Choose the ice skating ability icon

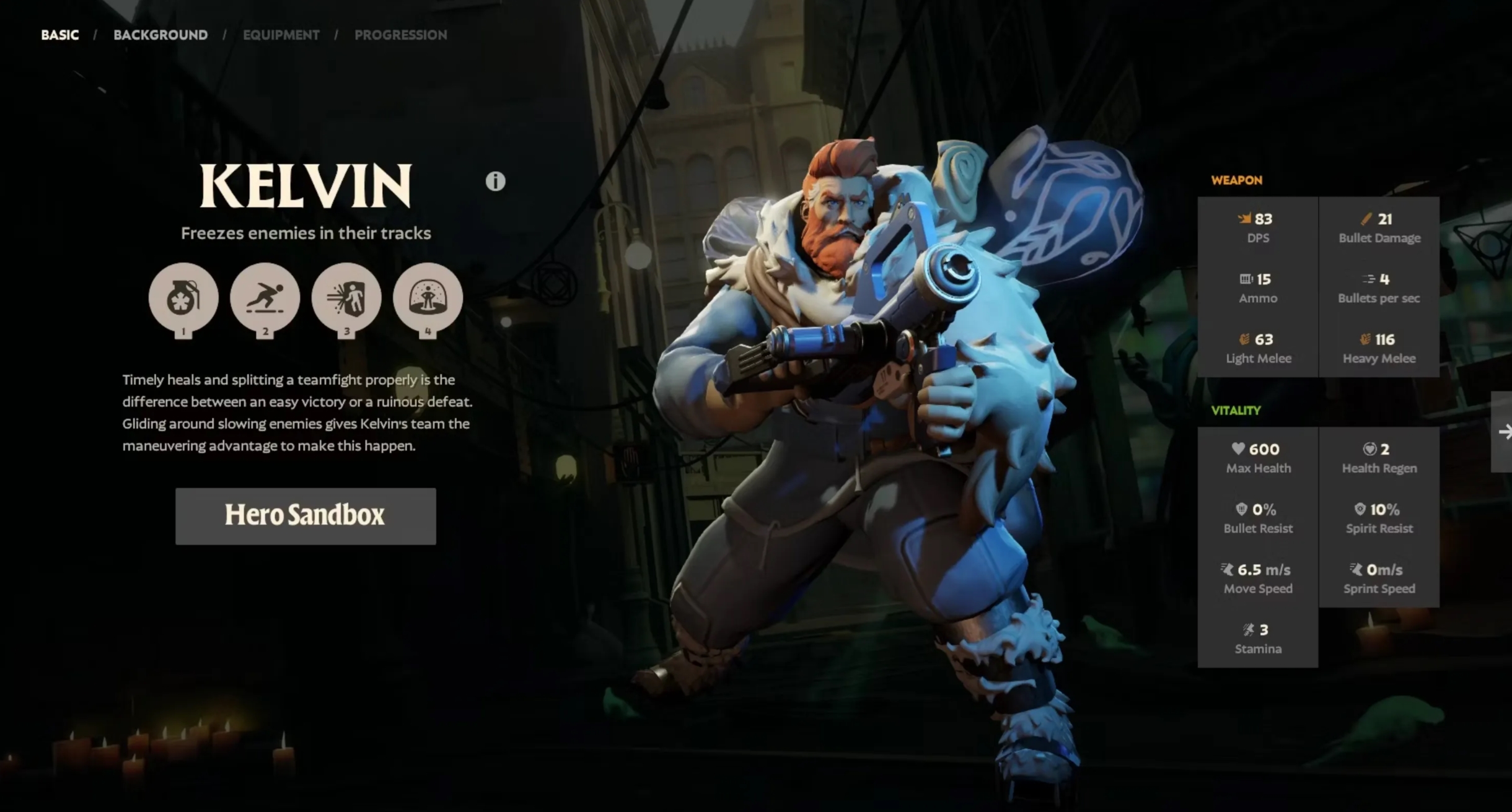(265, 298)
